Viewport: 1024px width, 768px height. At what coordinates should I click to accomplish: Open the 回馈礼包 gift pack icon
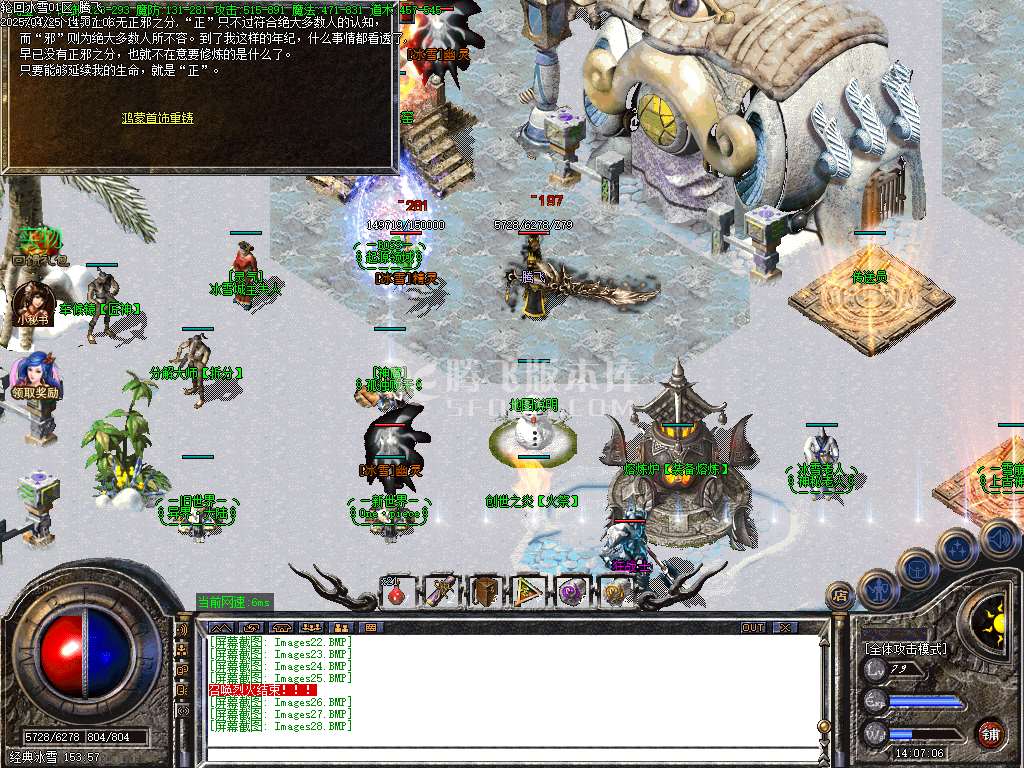pyautogui.click(x=40, y=245)
